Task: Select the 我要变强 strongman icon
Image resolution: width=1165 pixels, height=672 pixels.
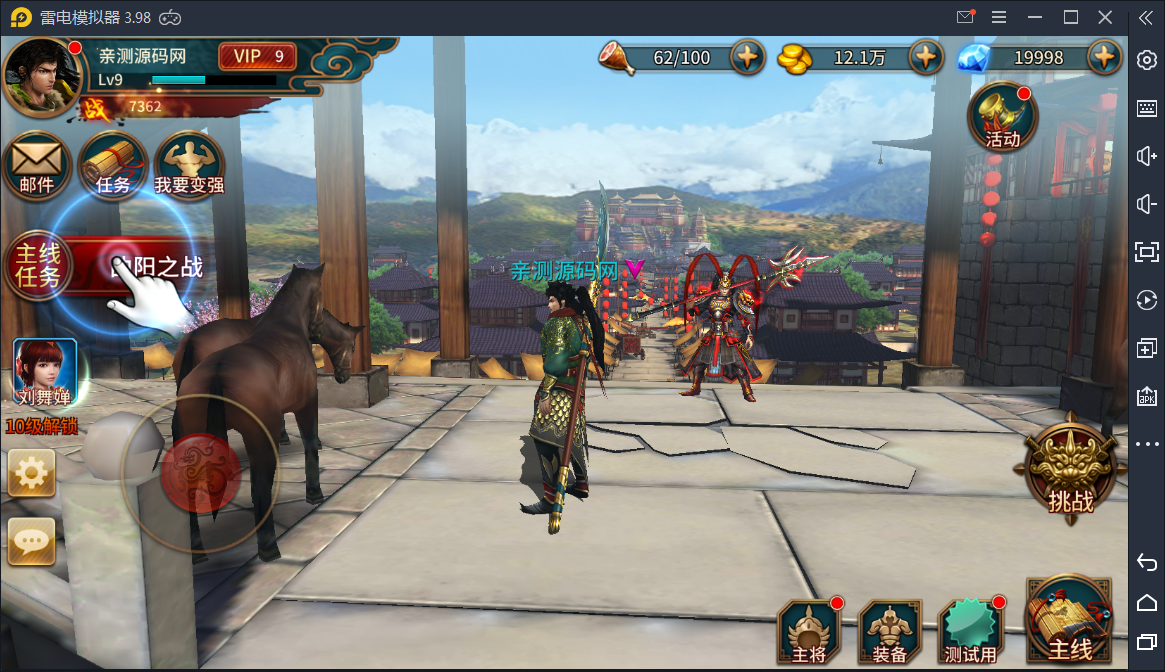Action: click(189, 165)
